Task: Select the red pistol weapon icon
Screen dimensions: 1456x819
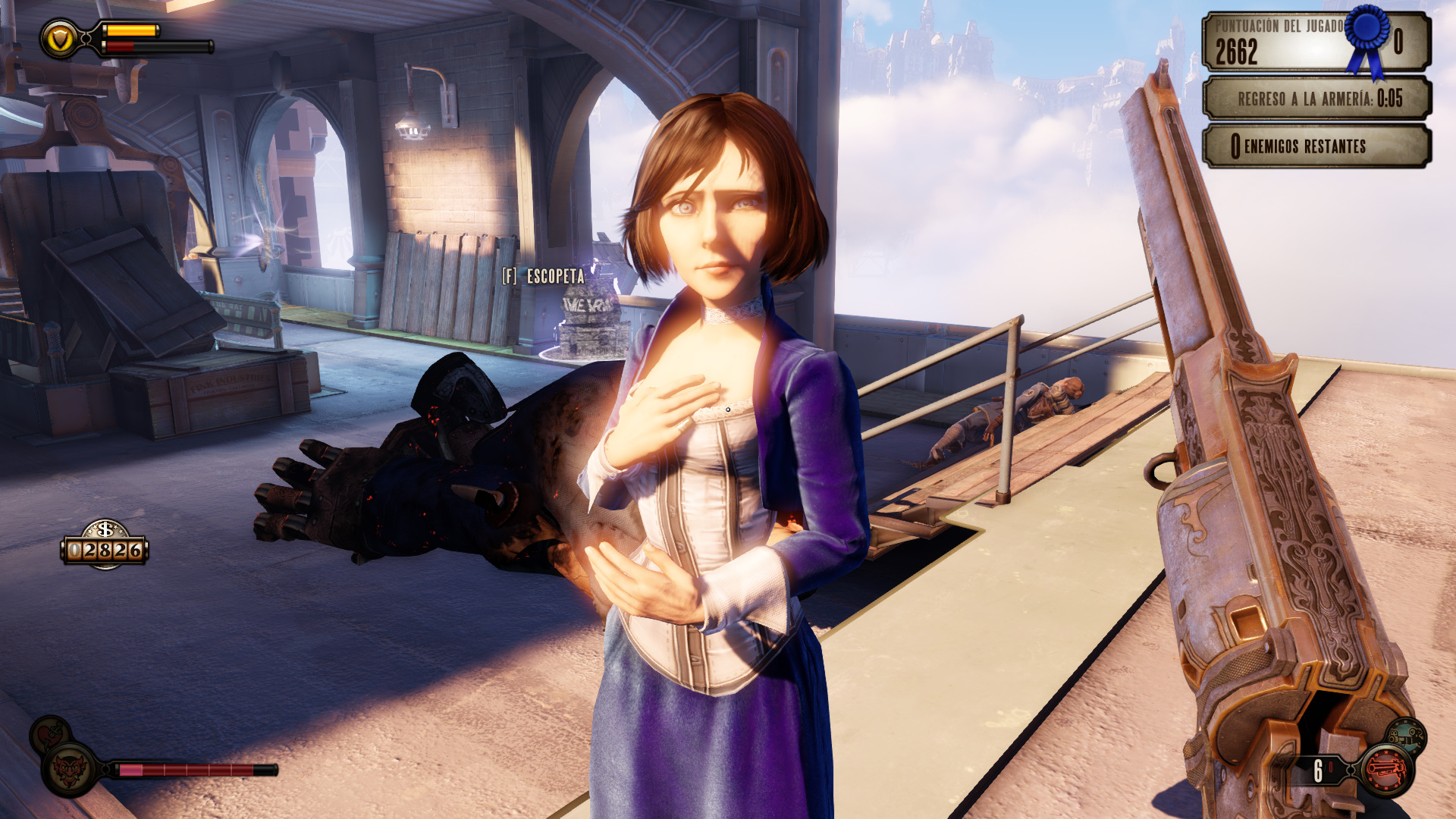Action: [1386, 770]
